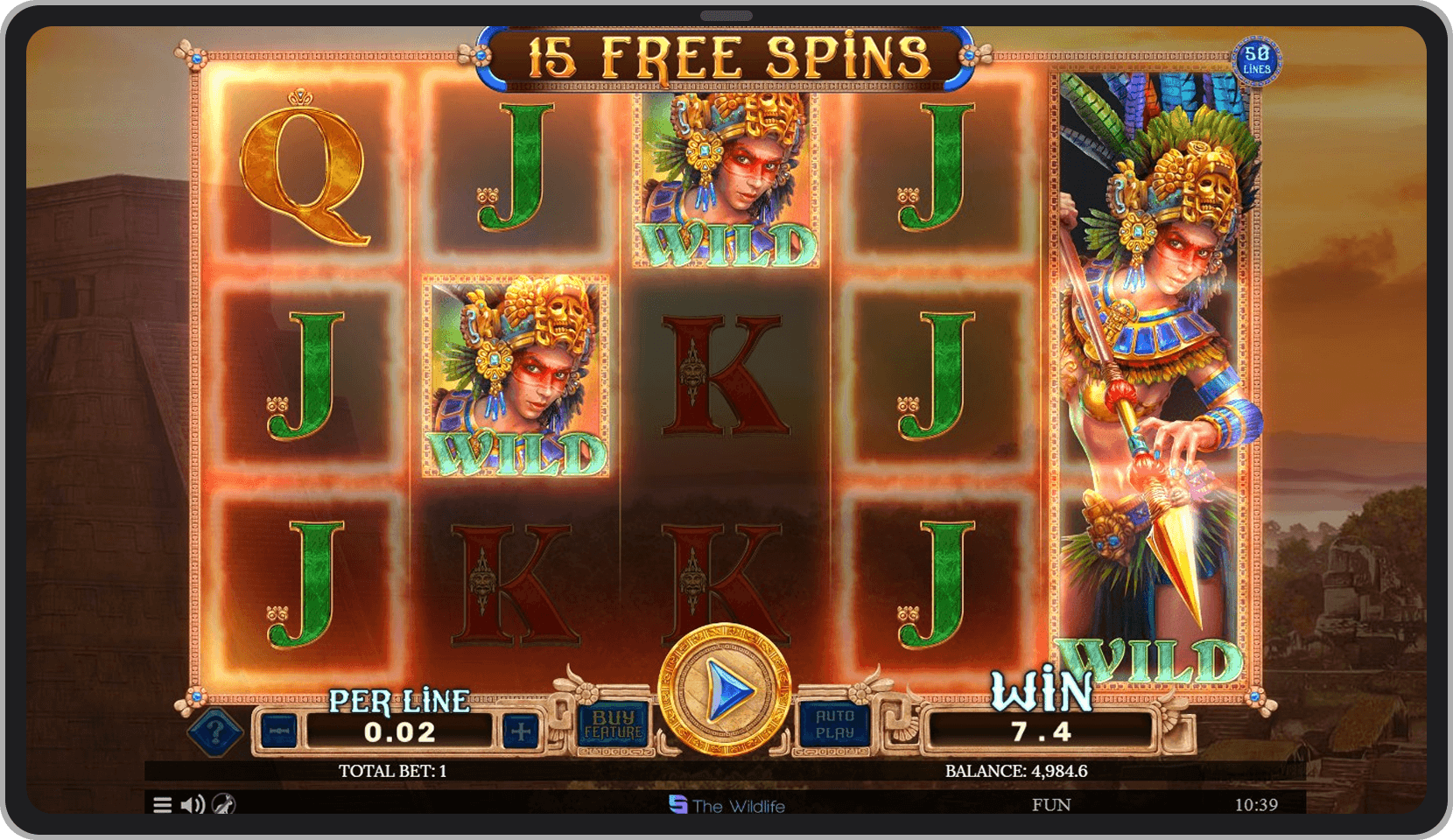Mute the game sound with the speaker icon
Viewport: 1453px width, 840px height.
coord(191,802)
